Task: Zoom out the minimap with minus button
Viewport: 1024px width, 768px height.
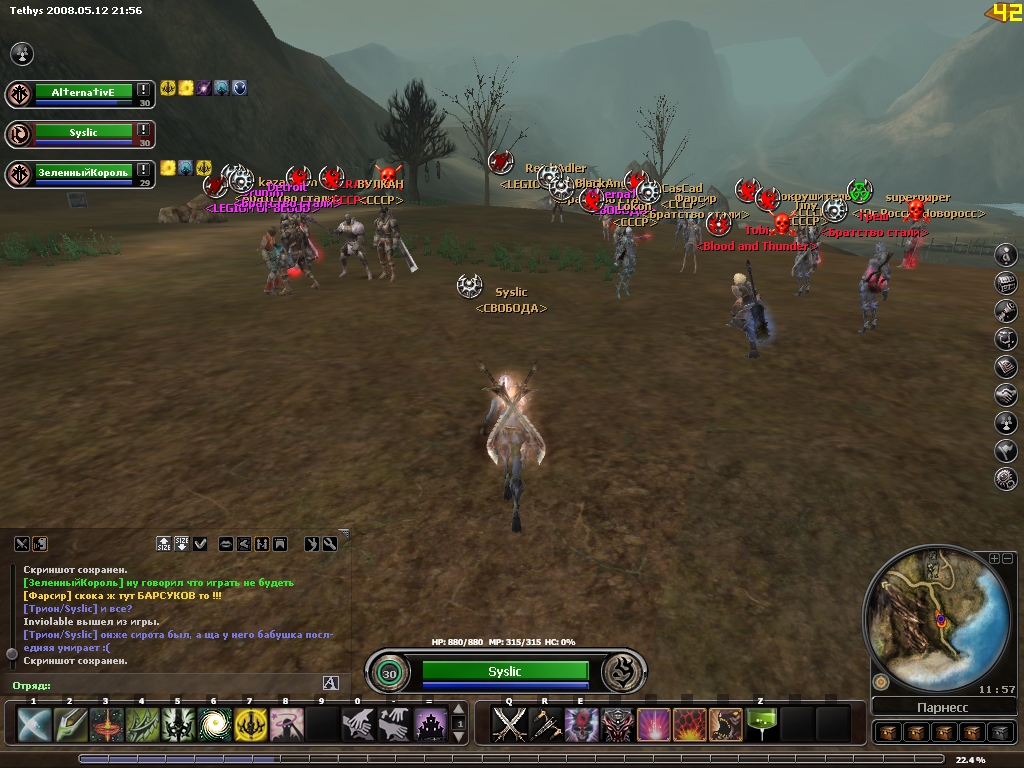Action: [1008, 558]
